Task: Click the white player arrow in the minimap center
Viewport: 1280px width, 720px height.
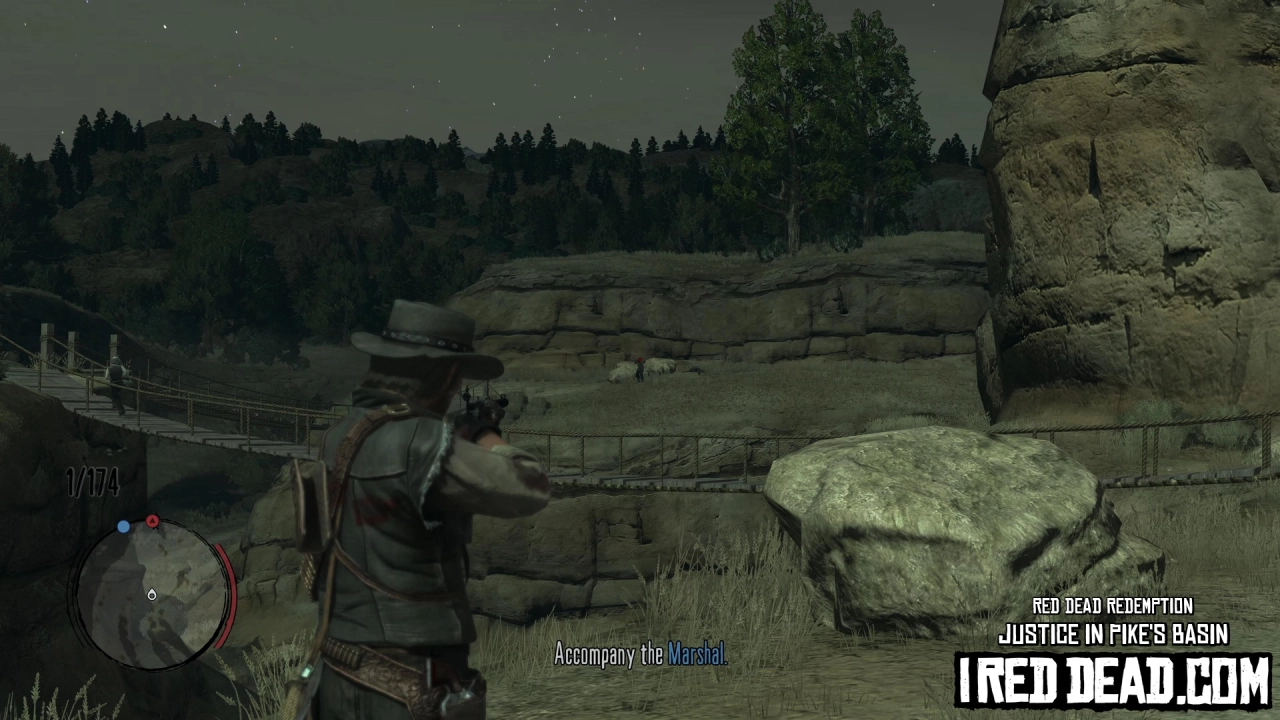Action: 152,594
